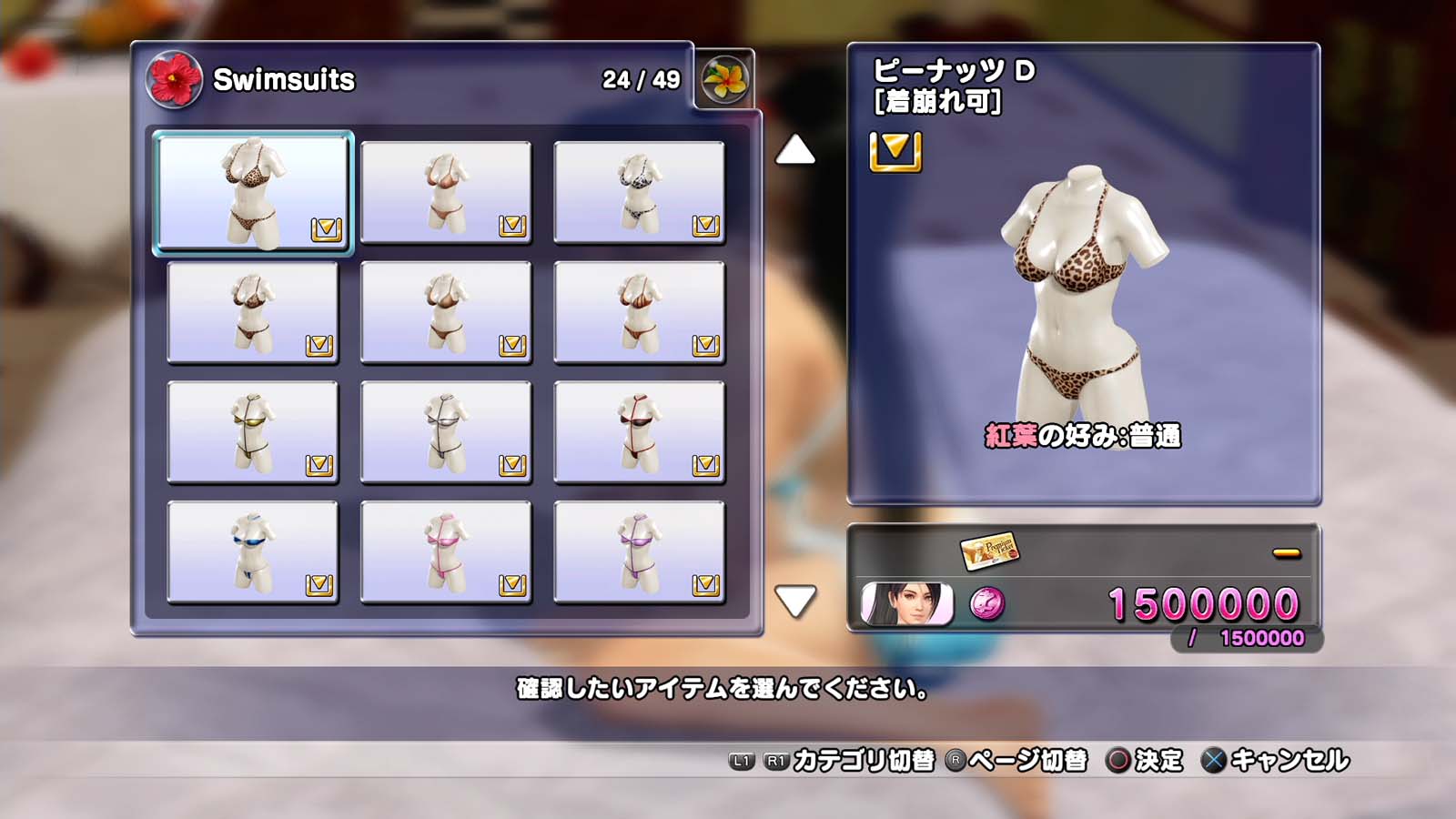Screen dimensions: 1456x819
Task: Show the previous page with the up arrow
Action: tap(794, 150)
